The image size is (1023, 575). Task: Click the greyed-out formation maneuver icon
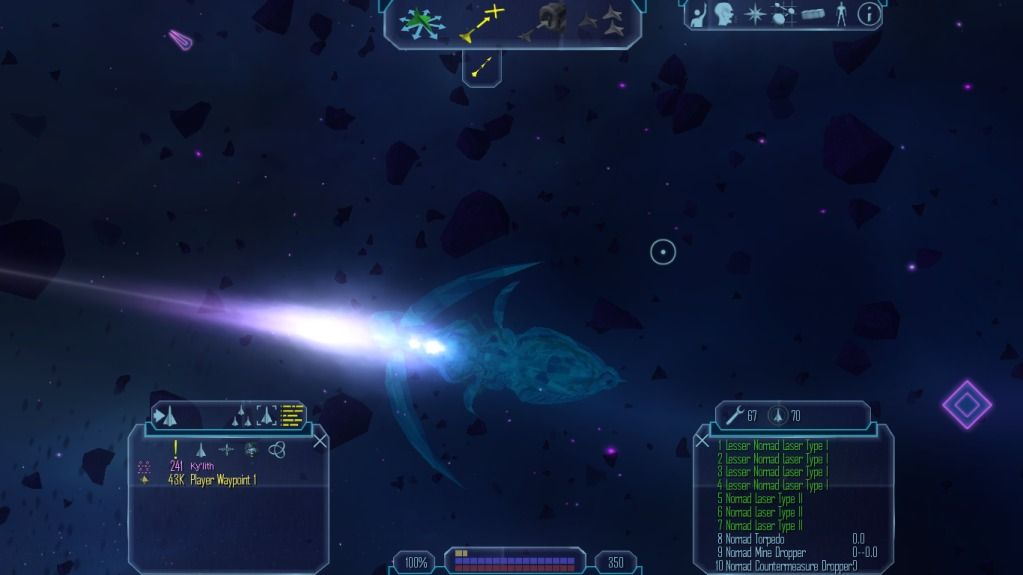(x=600, y=20)
